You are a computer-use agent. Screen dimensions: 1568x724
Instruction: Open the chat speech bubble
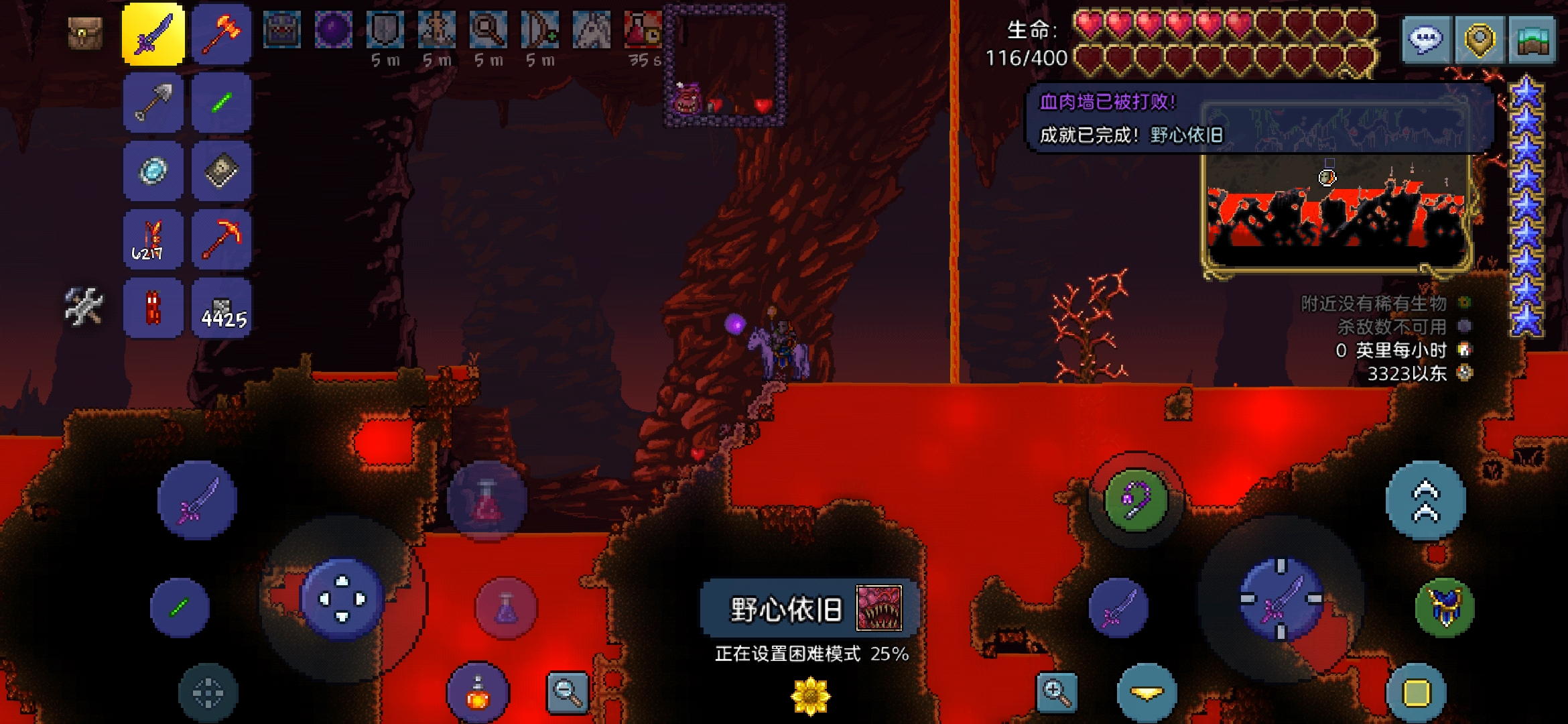point(1426,40)
